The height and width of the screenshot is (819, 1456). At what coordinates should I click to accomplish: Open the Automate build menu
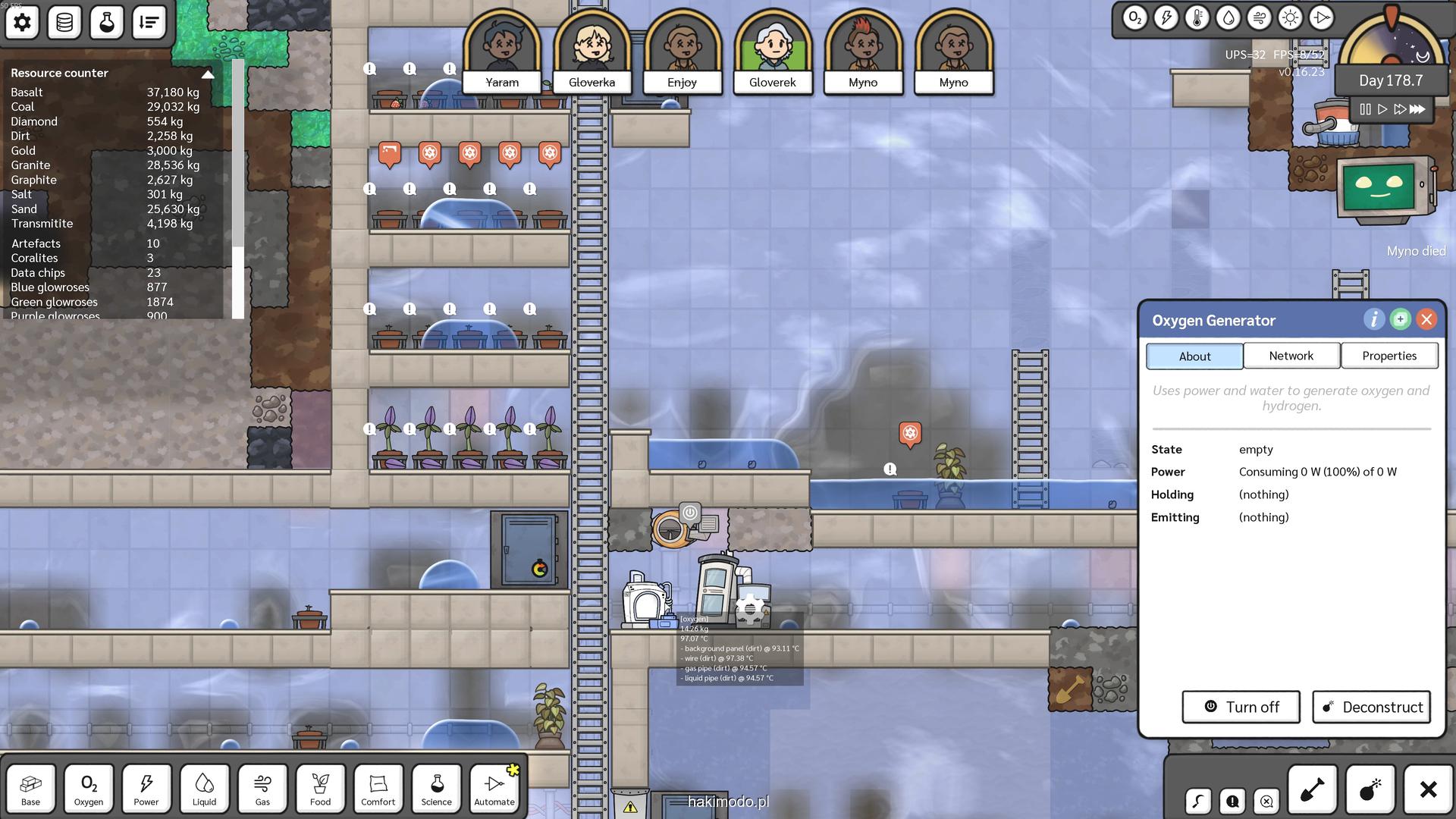494,789
